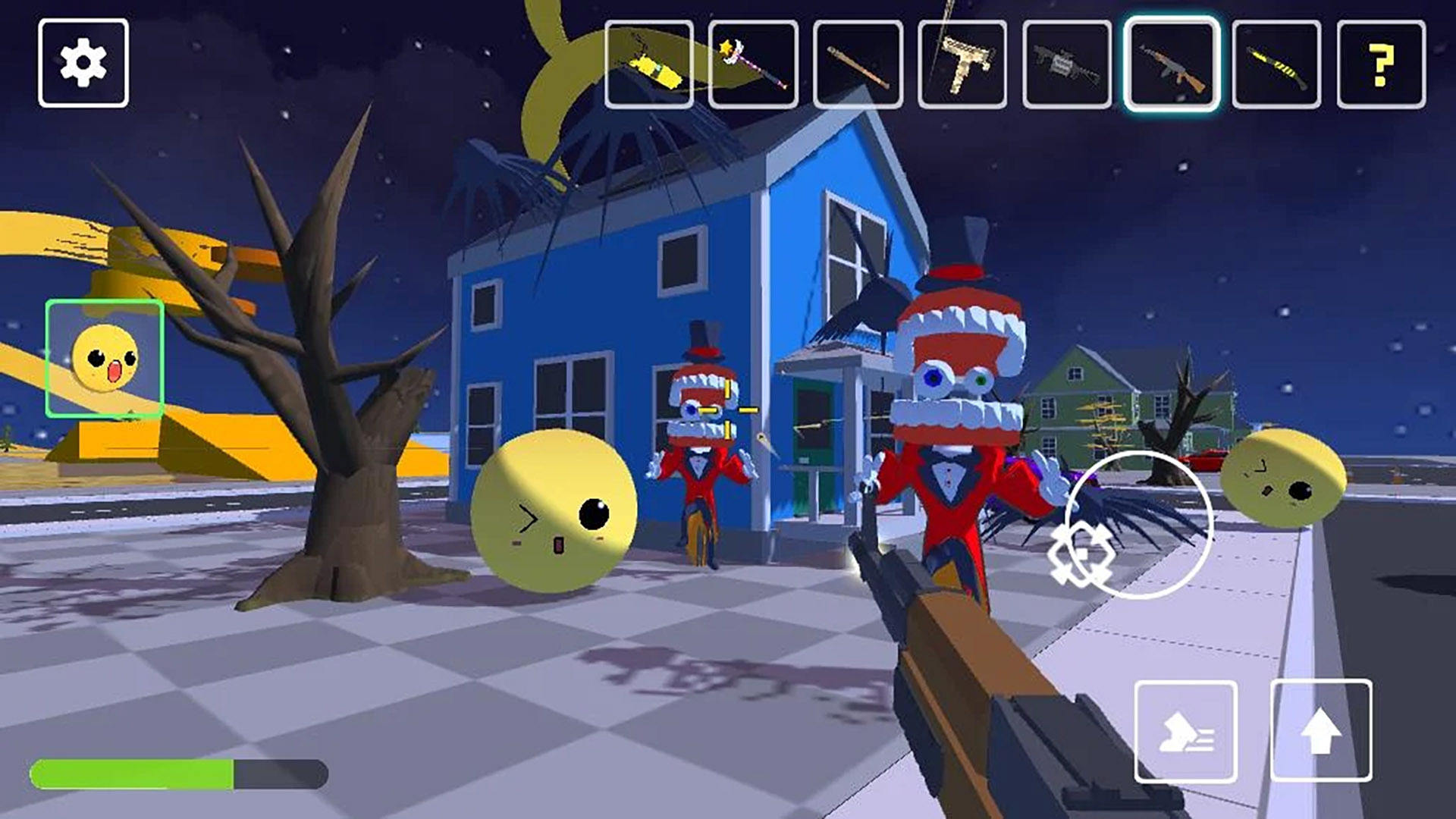Tap the yellow emoji face button
Screen dimensions: 1456x819
(x=105, y=358)
